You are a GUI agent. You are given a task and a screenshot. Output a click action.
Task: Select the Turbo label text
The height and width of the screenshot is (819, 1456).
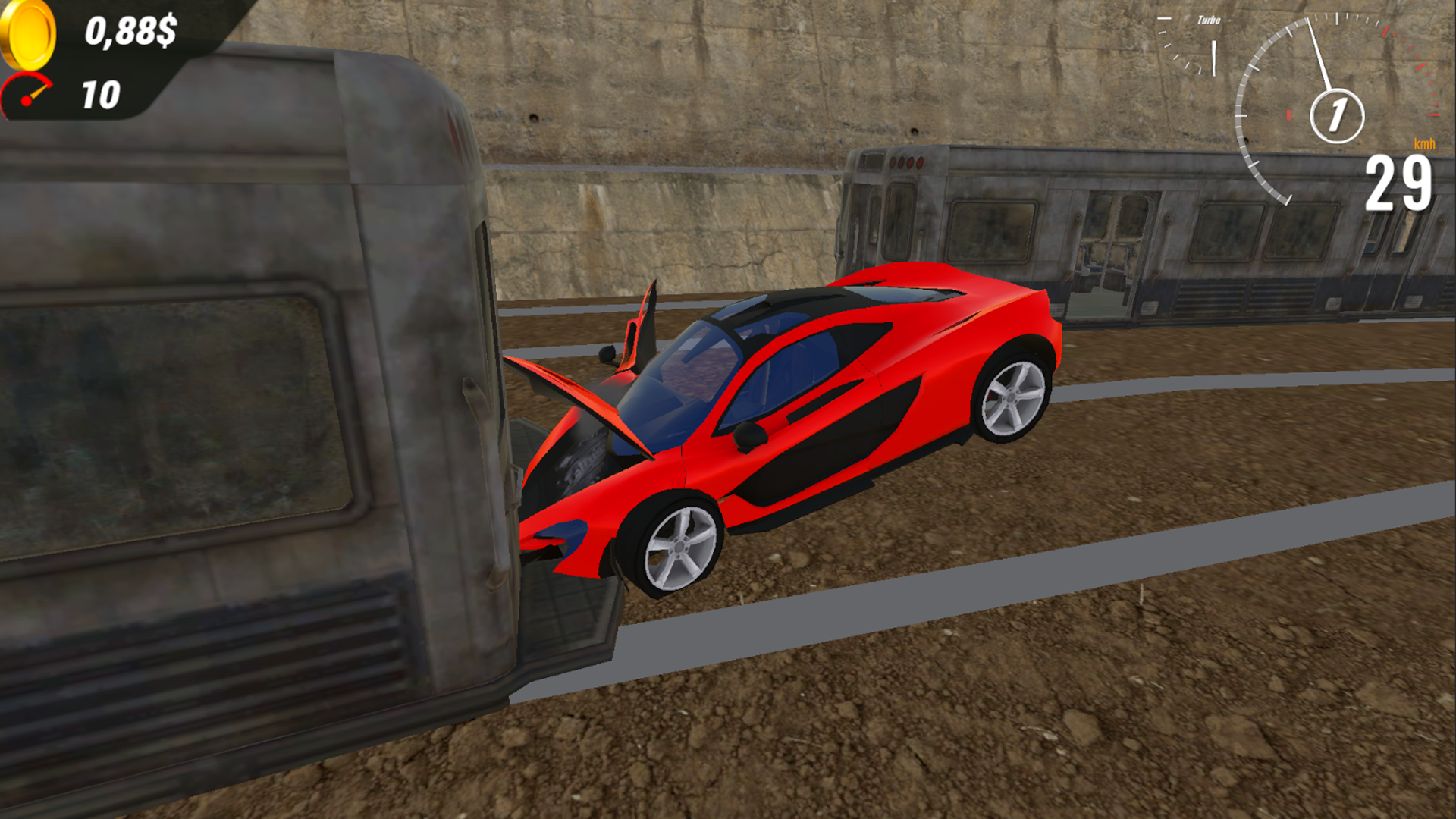pos(1209,20)
